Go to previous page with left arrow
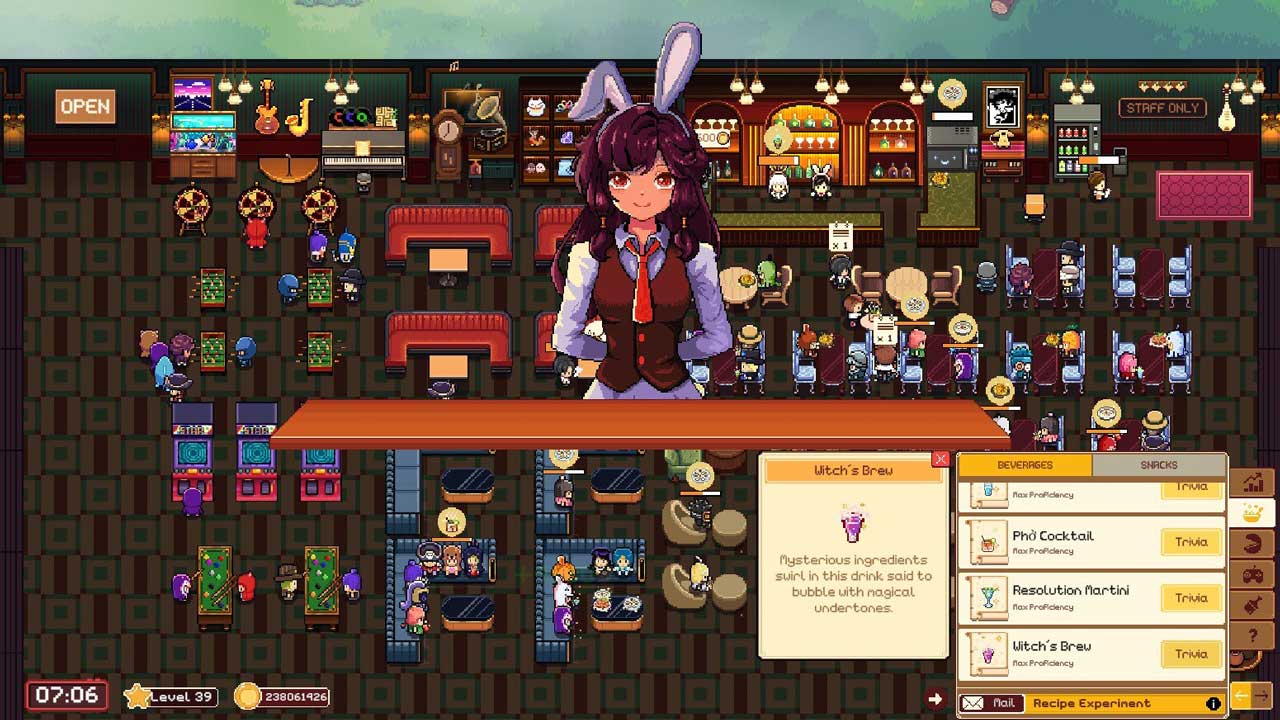Viewport: 1280px width, 720px height. tap(1241, 695)
